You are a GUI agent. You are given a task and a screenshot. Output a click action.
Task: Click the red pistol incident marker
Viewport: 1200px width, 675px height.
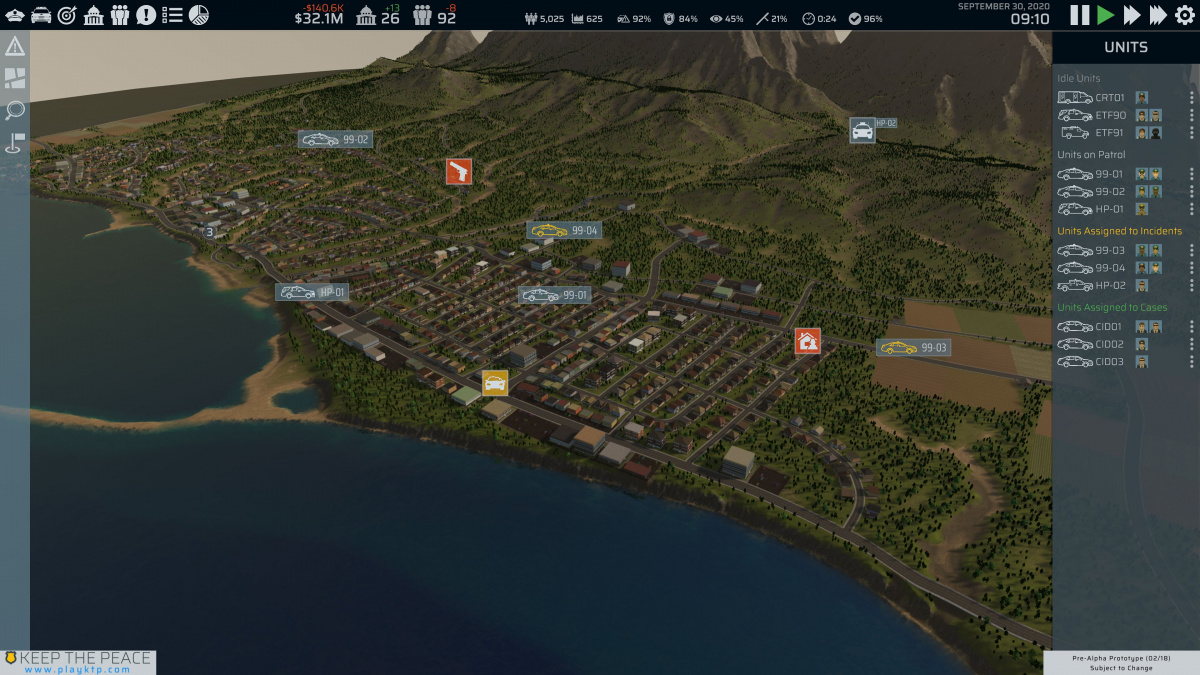click(459, 171)
